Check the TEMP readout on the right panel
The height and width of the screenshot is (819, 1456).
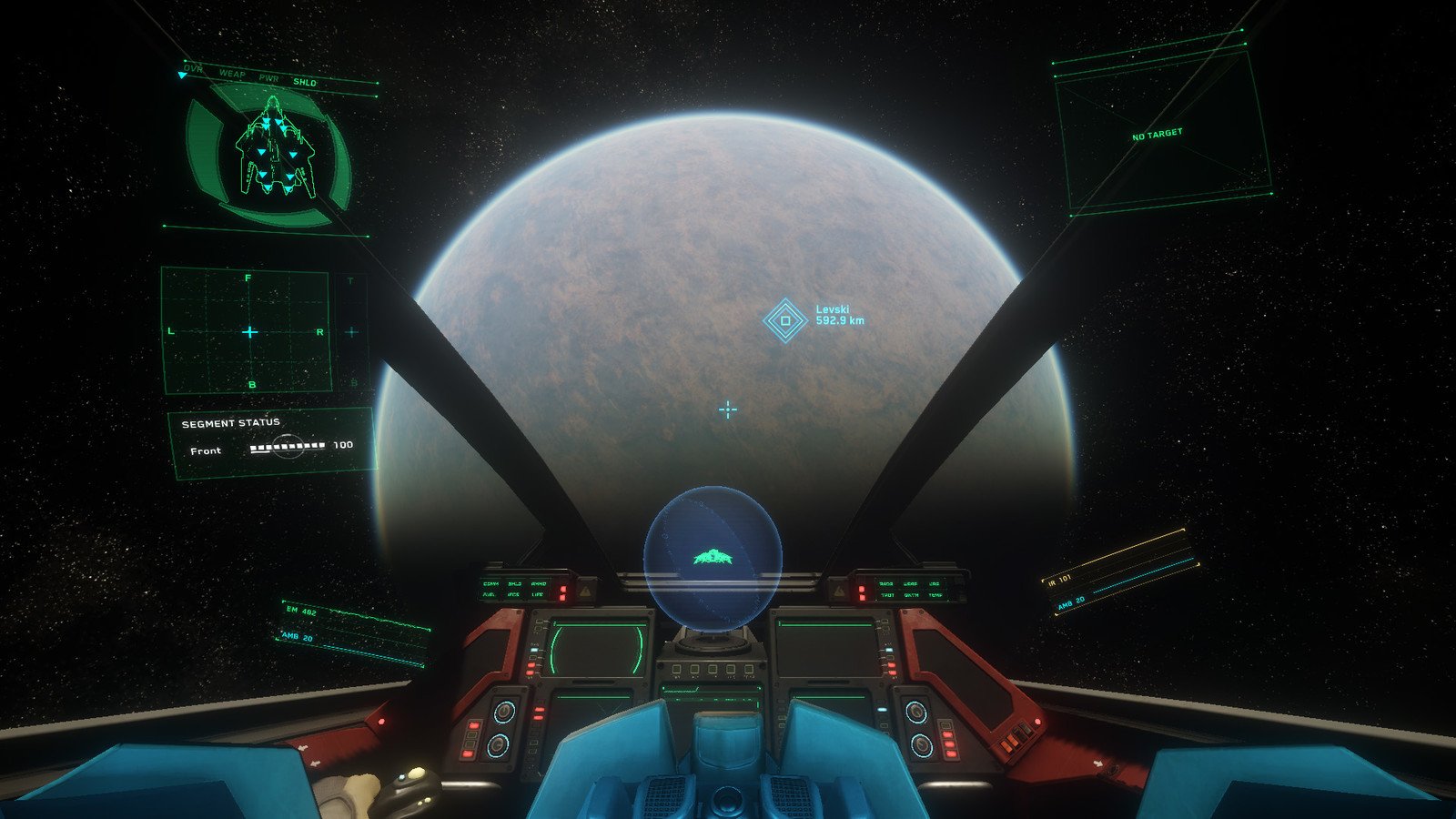click(935, 595)
